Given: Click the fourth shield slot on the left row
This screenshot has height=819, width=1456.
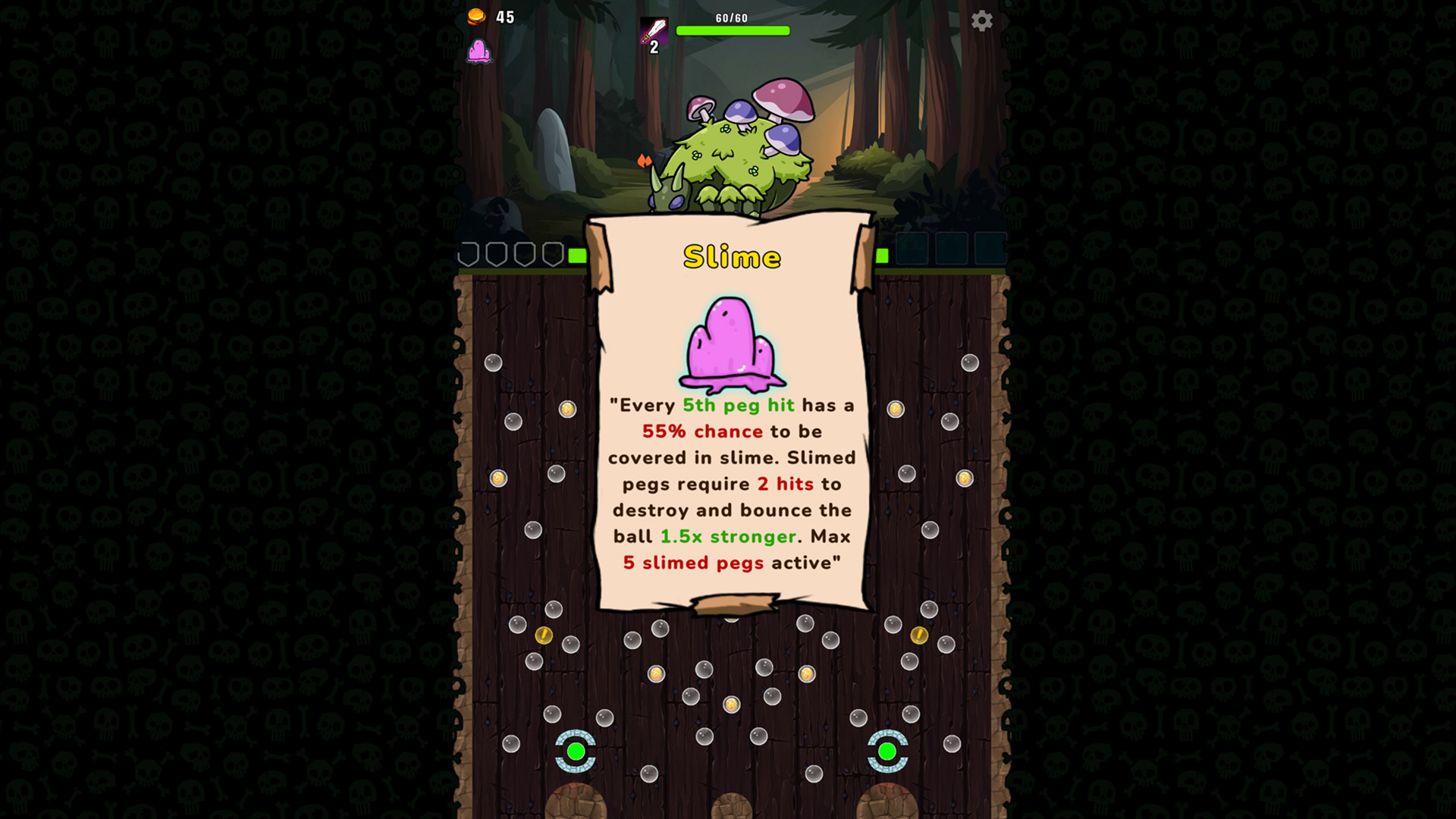Looking at the screenshot, I should pyautogui.click(x=552, y=255).
